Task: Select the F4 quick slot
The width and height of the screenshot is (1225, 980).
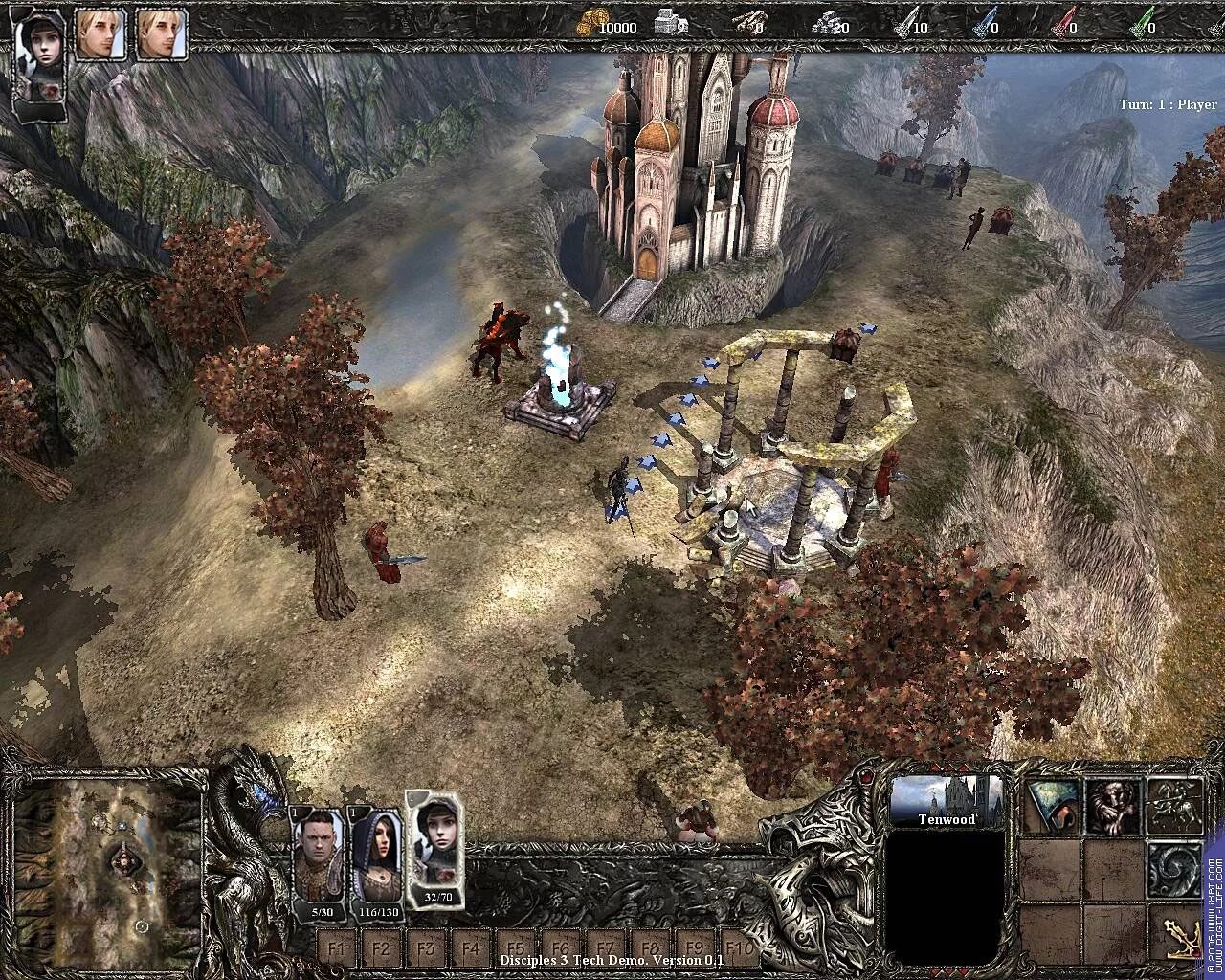Action: point(471,949)
